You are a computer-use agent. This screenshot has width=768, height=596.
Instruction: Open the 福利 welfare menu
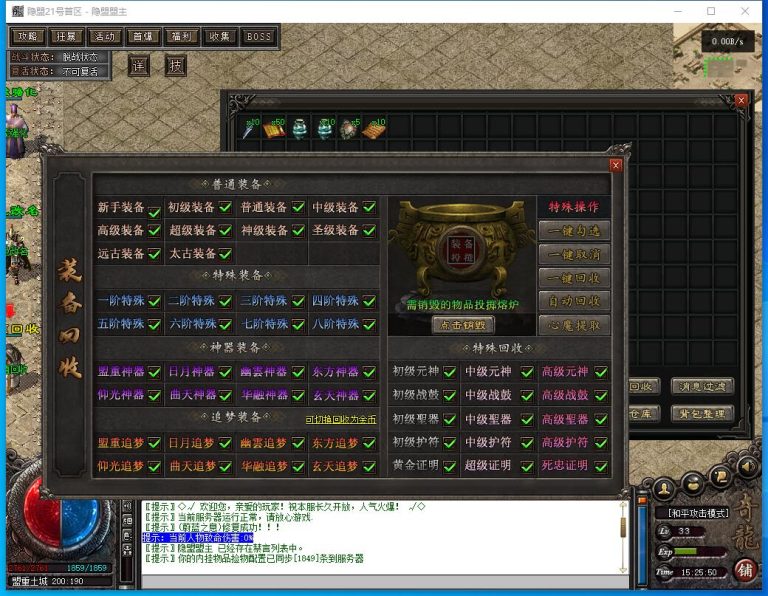(x=181, y=37)
